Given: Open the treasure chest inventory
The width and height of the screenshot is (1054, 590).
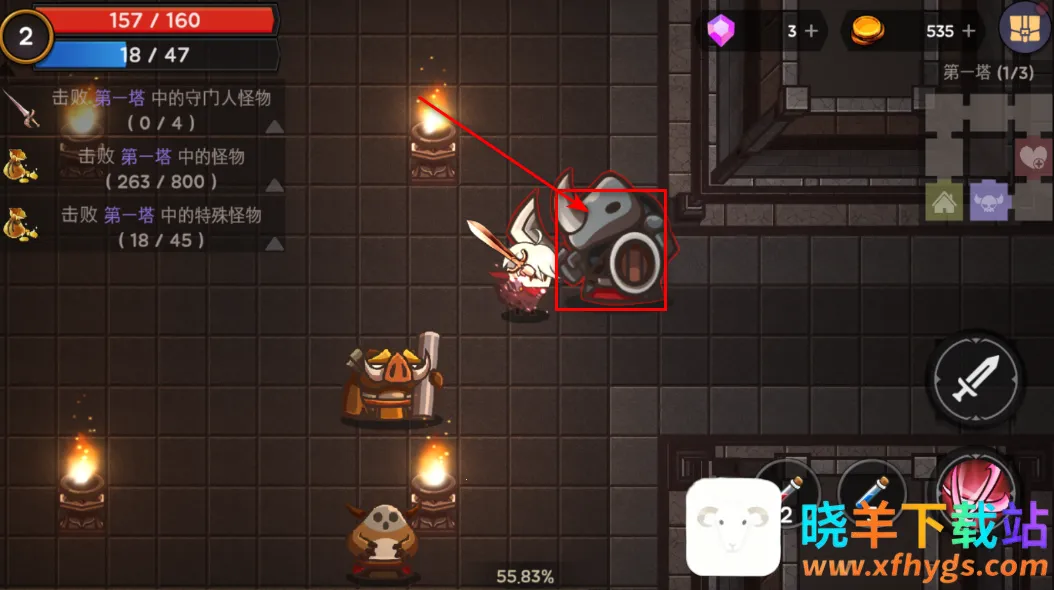Looking at the screenshot, I should click(x=1024, y=28).
